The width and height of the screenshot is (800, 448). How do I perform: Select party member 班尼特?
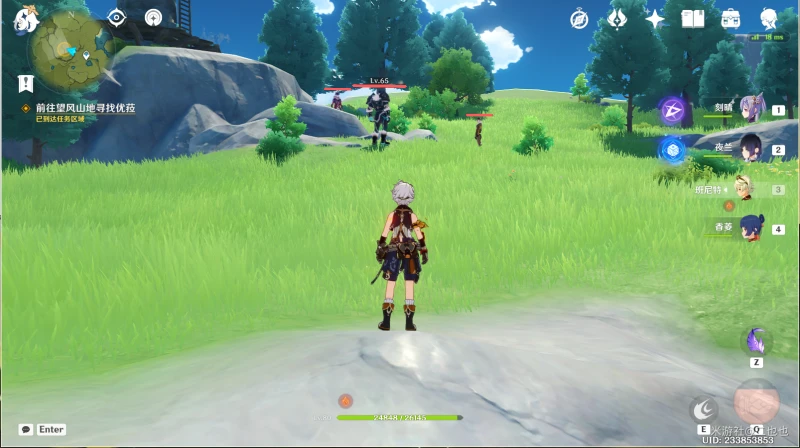click(744, 187)
